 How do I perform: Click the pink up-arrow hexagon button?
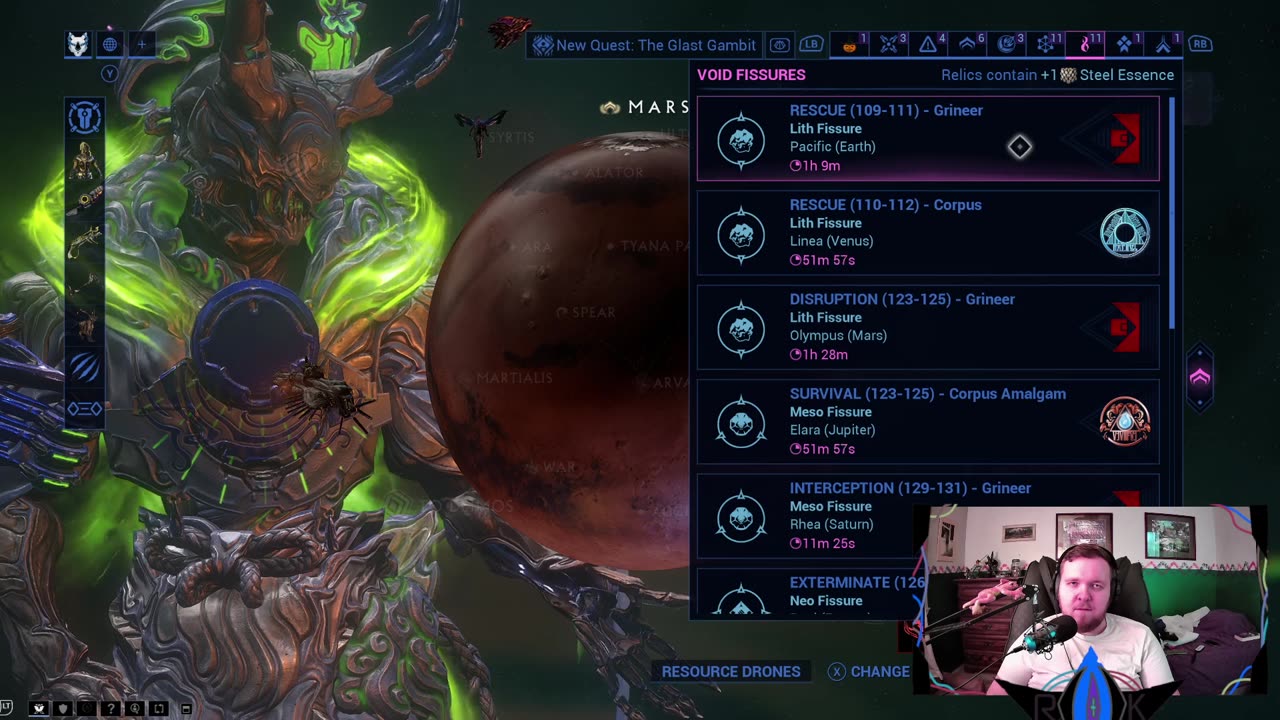(1199, 377)
